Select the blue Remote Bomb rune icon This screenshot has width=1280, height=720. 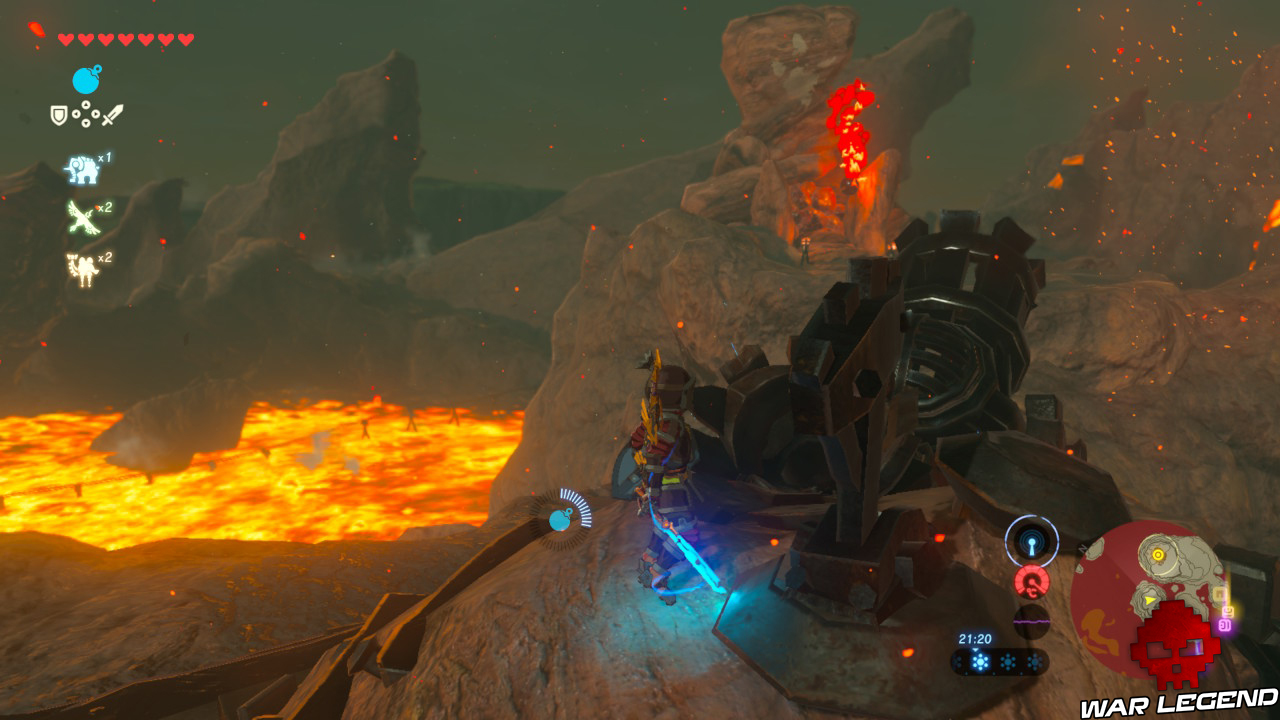click(x=86, y=80)
